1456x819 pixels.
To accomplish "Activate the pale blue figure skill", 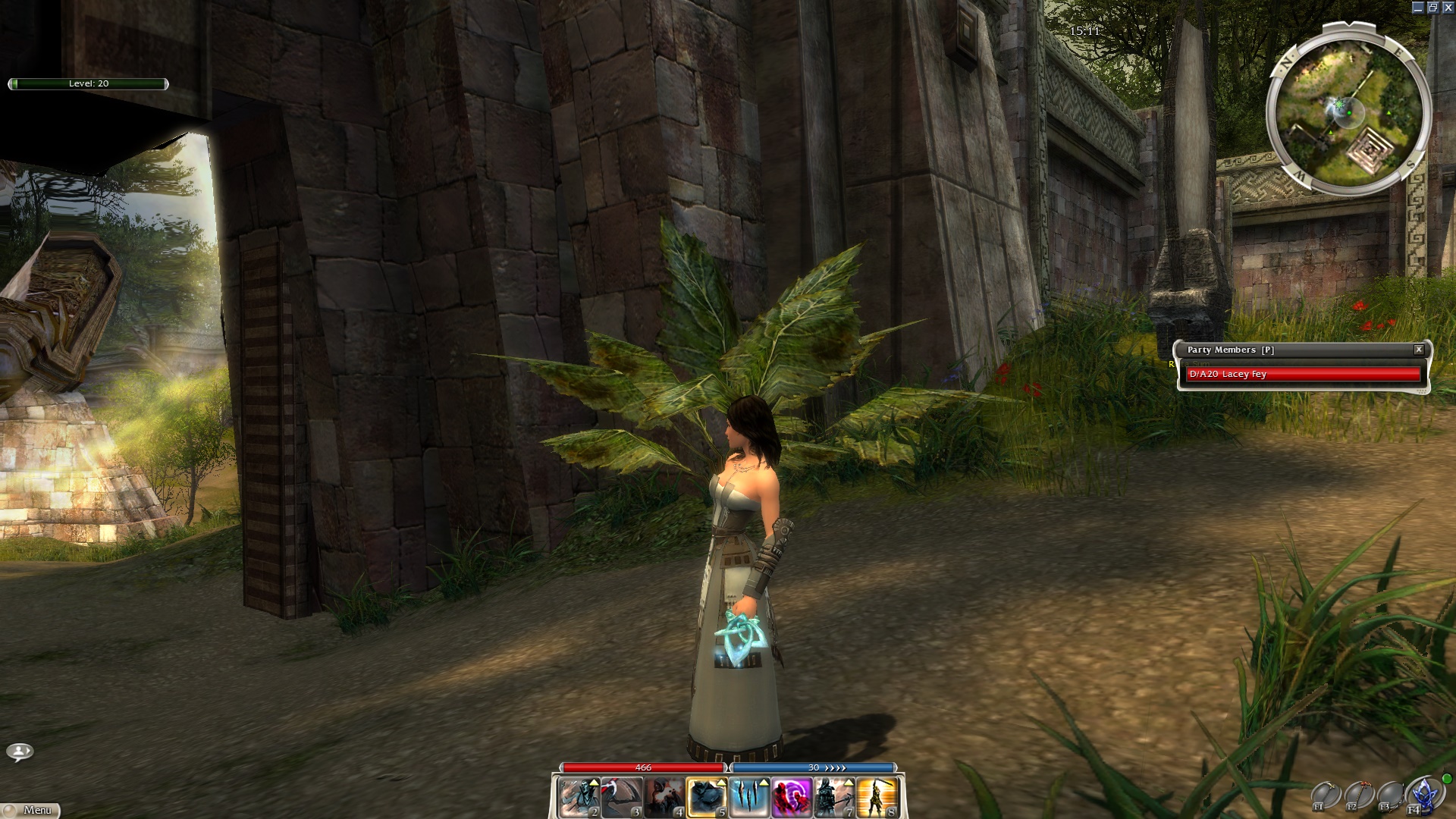I will 579,799.
